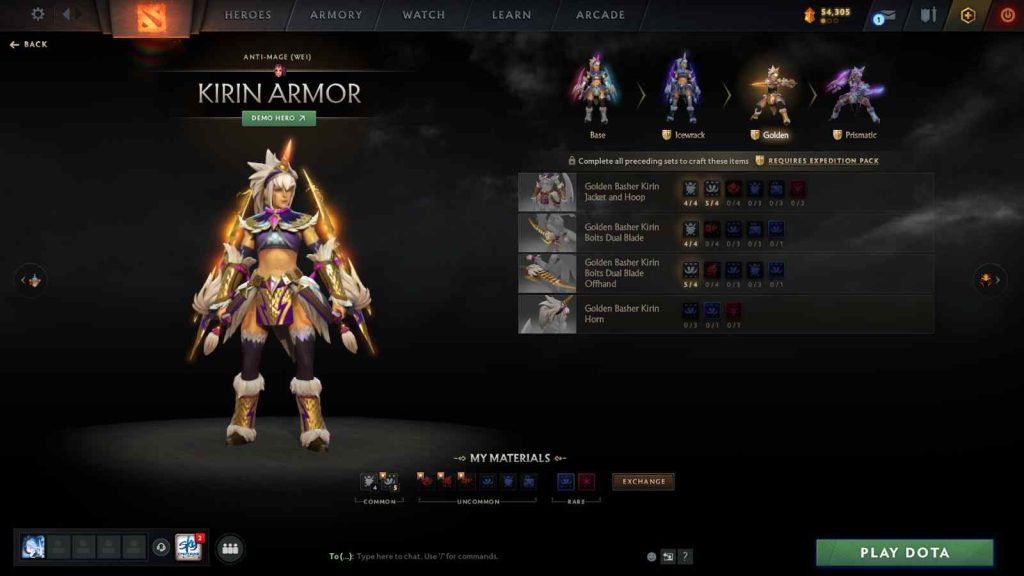Go back using the Back button

pyautogui.click(x=29, y=45)
